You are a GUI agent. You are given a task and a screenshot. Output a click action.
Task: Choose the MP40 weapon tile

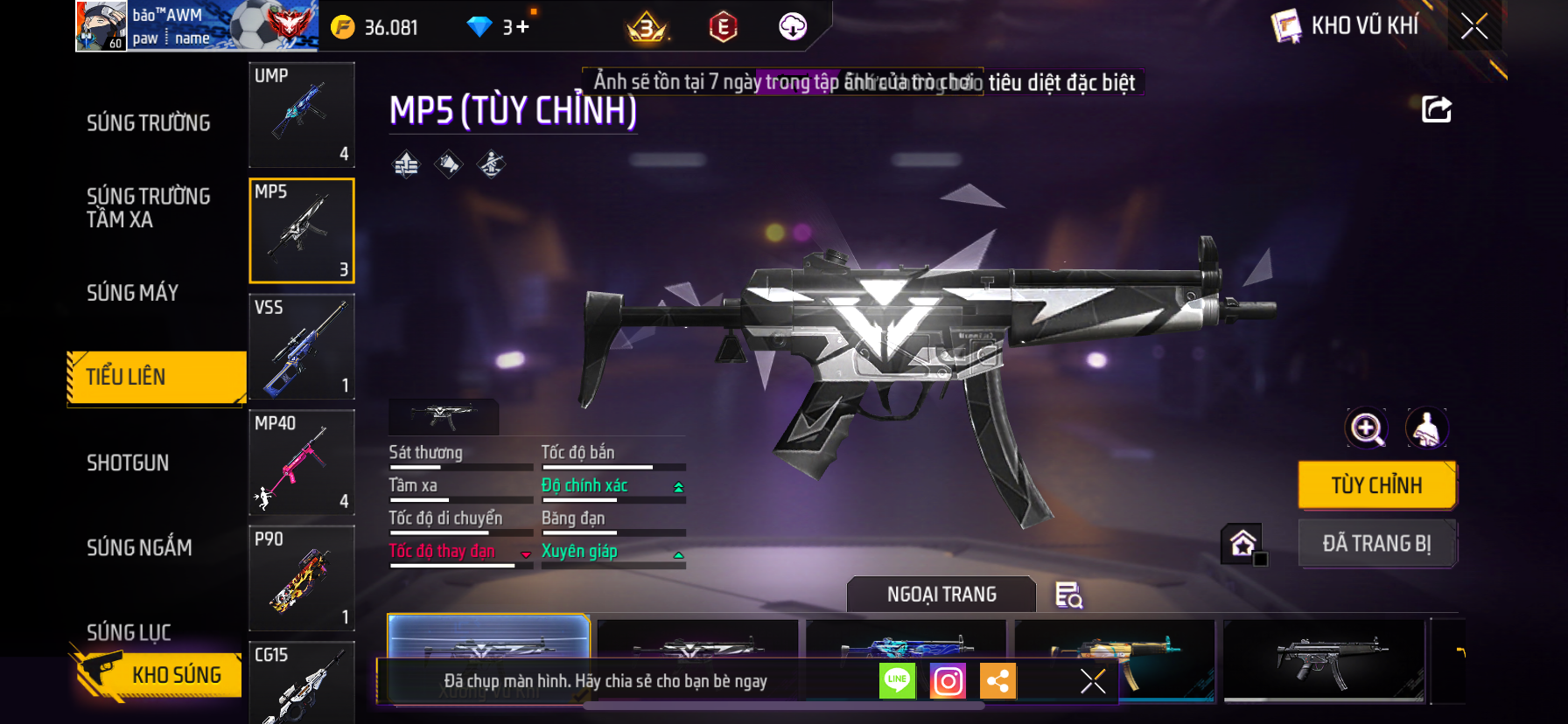[302, 463]
